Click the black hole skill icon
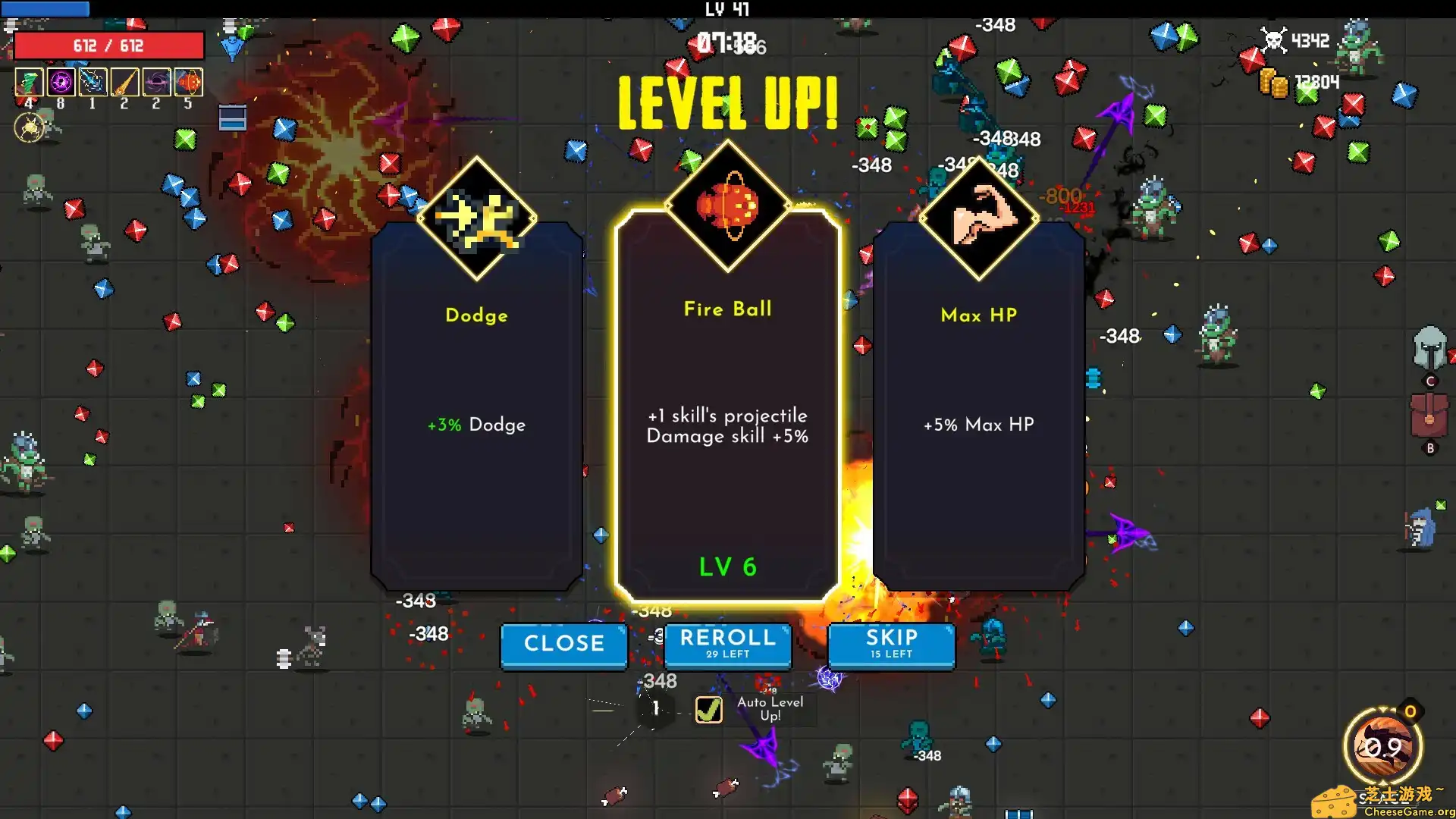This screenshot has height=819, width=1456. tap(157, 82)
